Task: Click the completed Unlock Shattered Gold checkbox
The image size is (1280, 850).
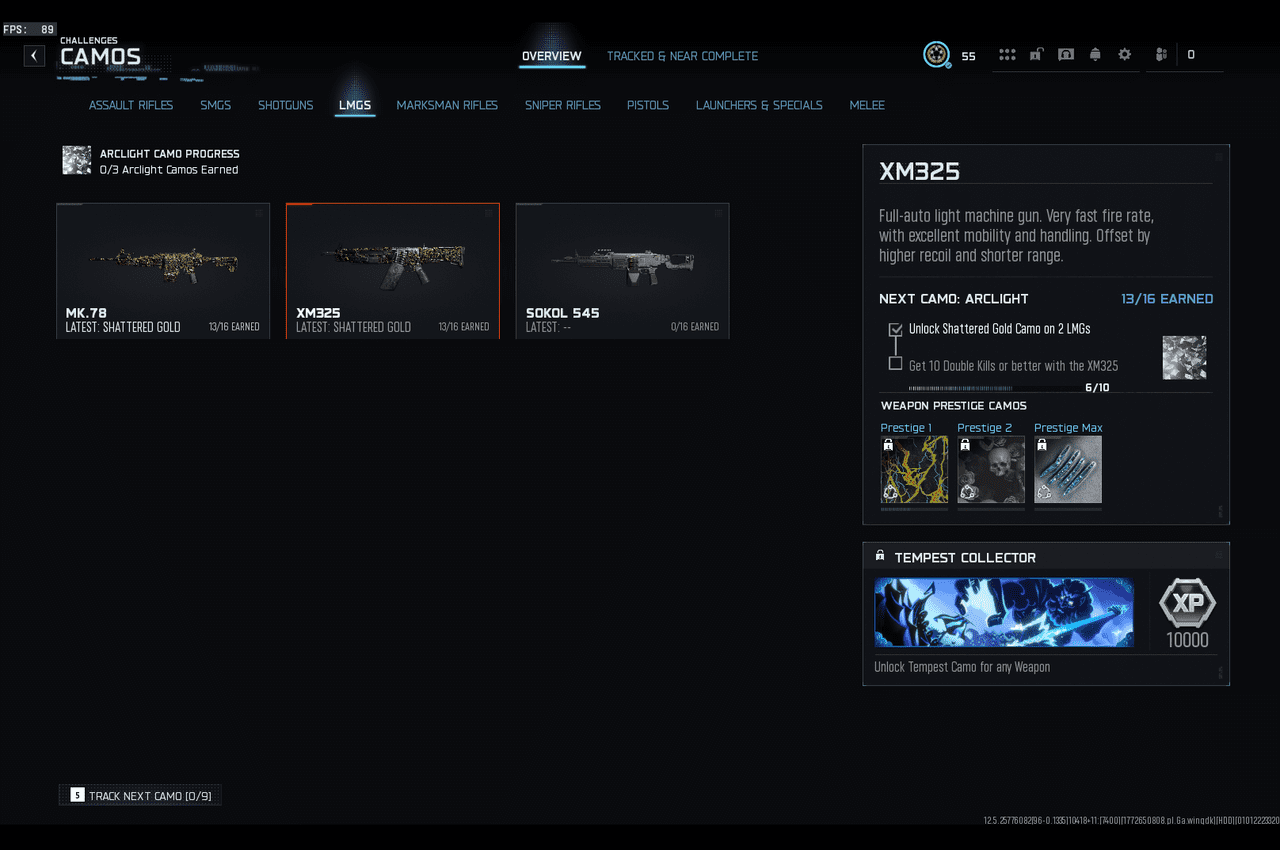Action: [895, 330]
